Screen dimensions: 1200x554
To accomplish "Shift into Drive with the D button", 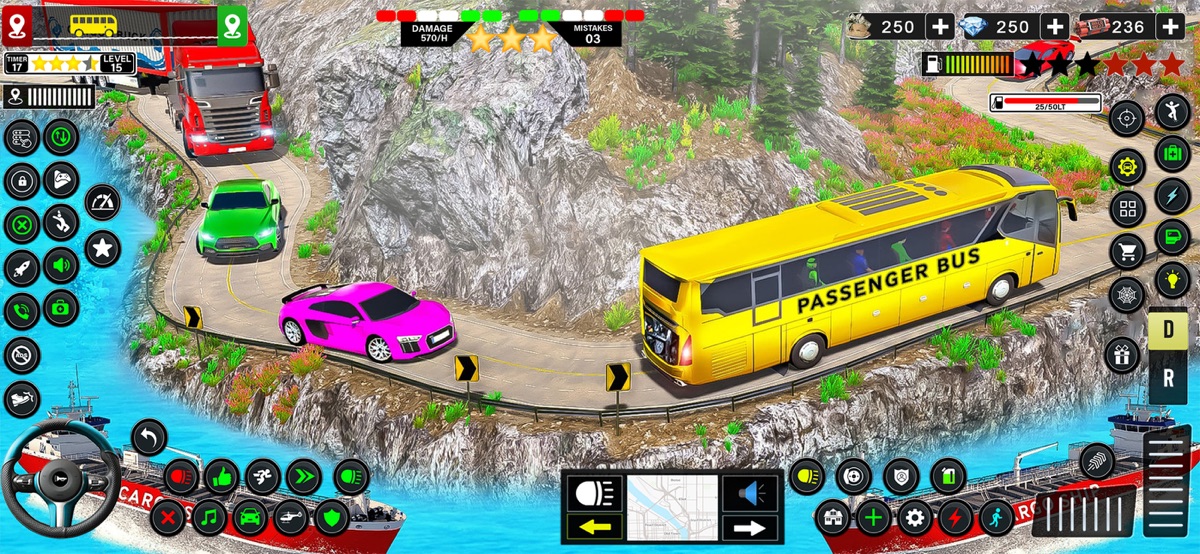I will point(1167,332).
